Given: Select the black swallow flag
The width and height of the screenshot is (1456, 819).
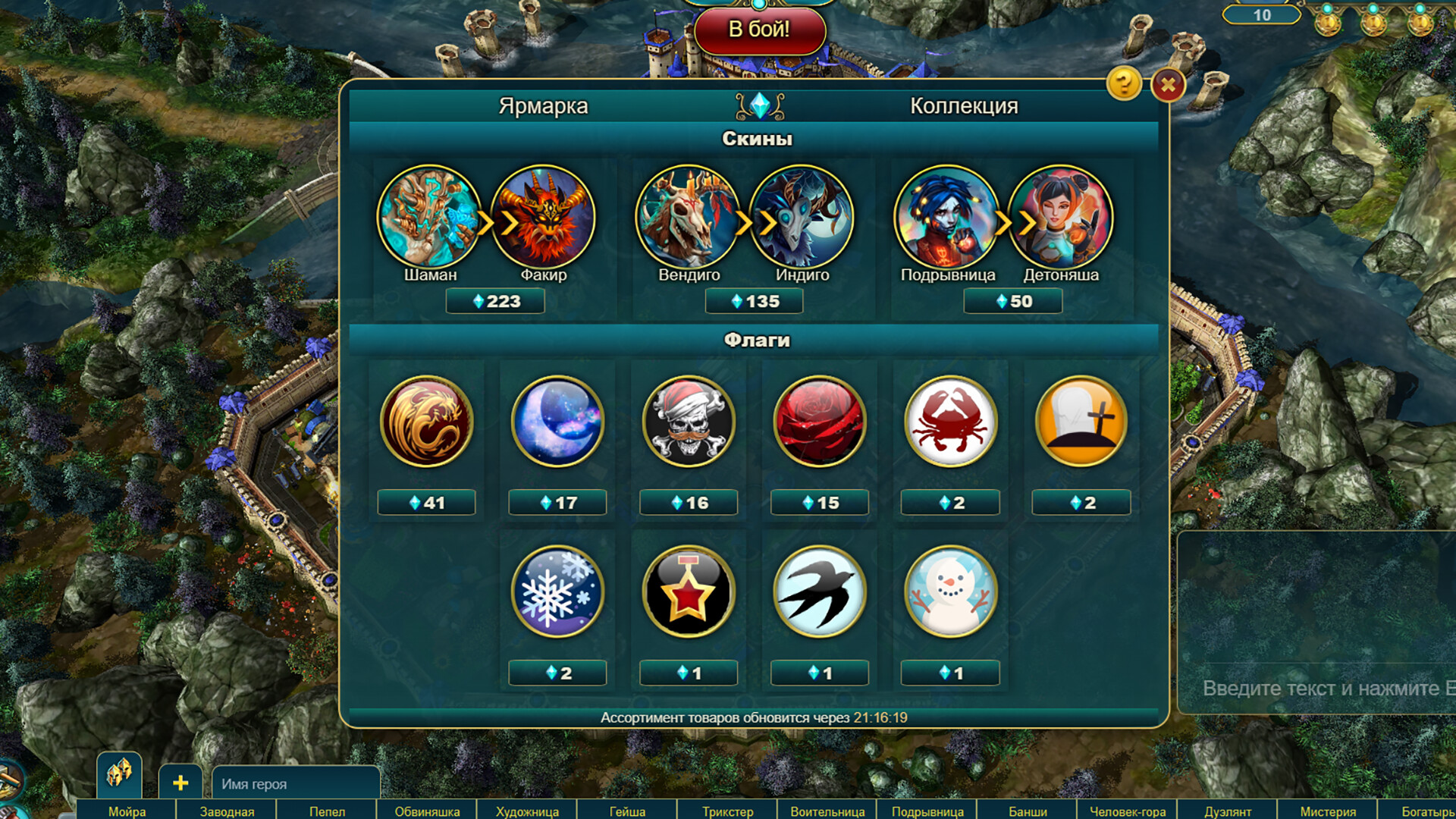Looking at the screenshot, I should click(x=820, y=594).
